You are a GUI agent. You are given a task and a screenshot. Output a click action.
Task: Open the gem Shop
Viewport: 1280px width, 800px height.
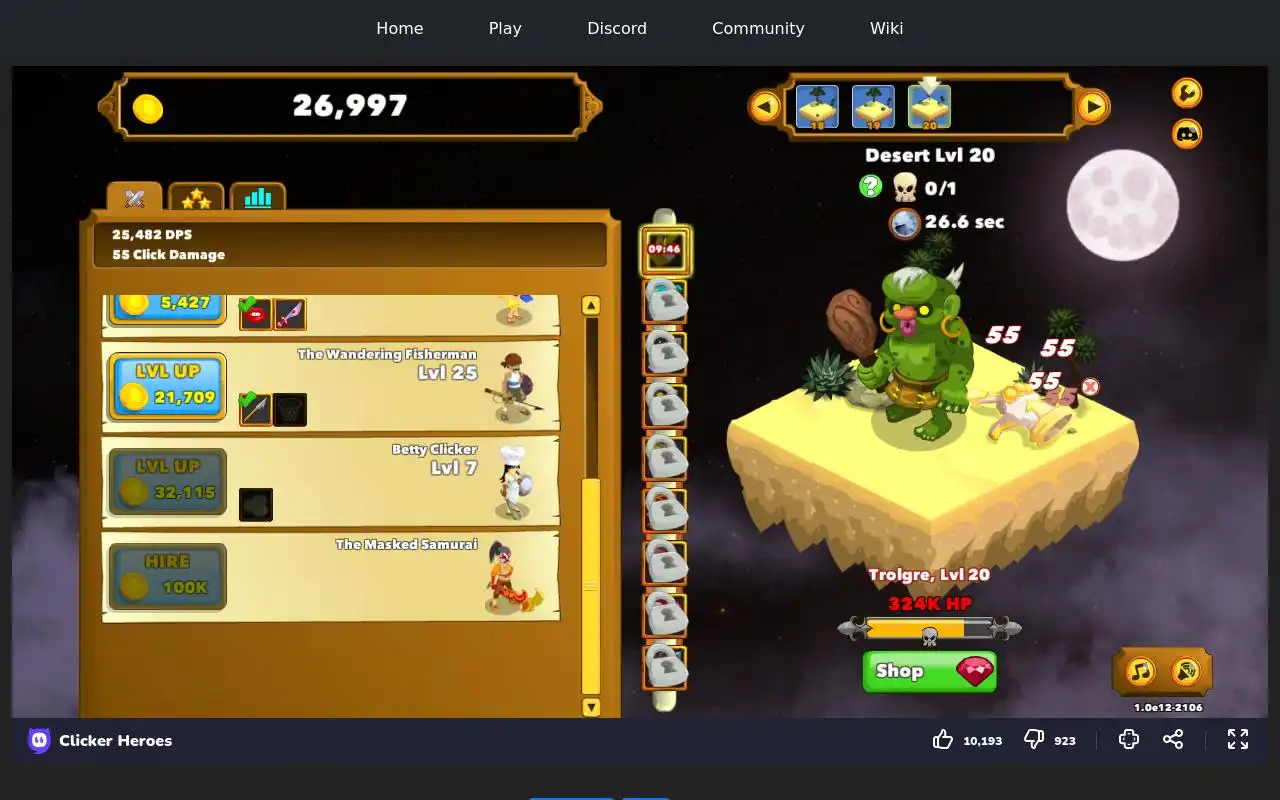[x=929, y=671]
